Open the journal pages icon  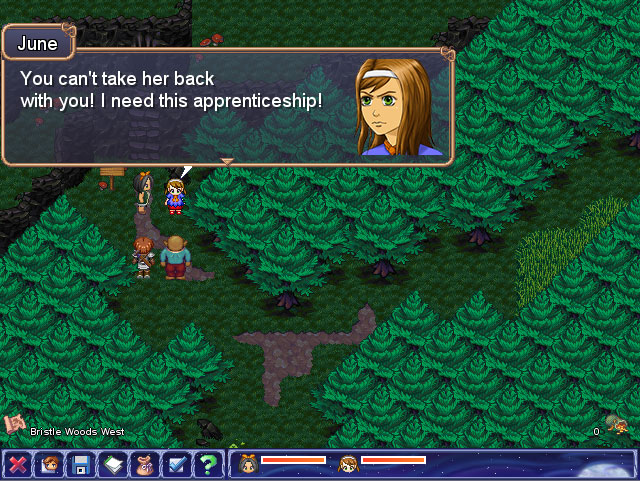pos(112,465)
